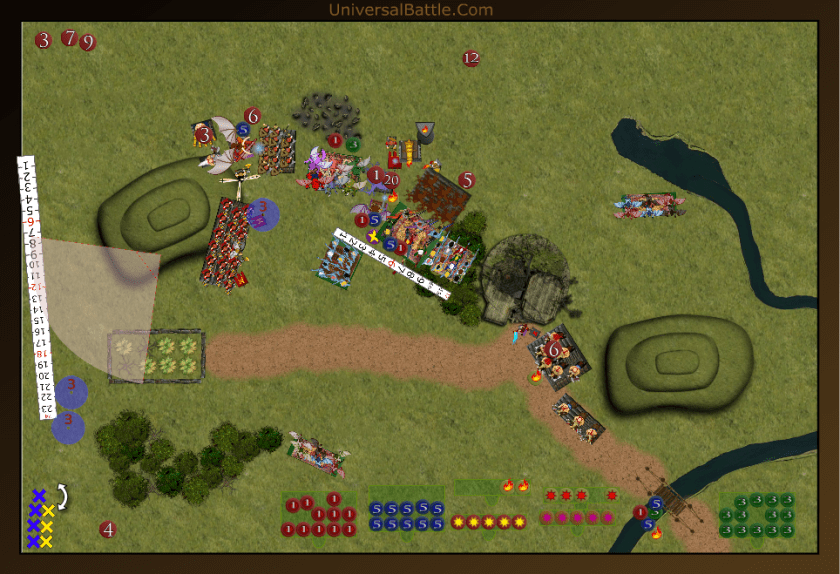Select the red 5 counter token
840x574 pixels.
[466, 181]
